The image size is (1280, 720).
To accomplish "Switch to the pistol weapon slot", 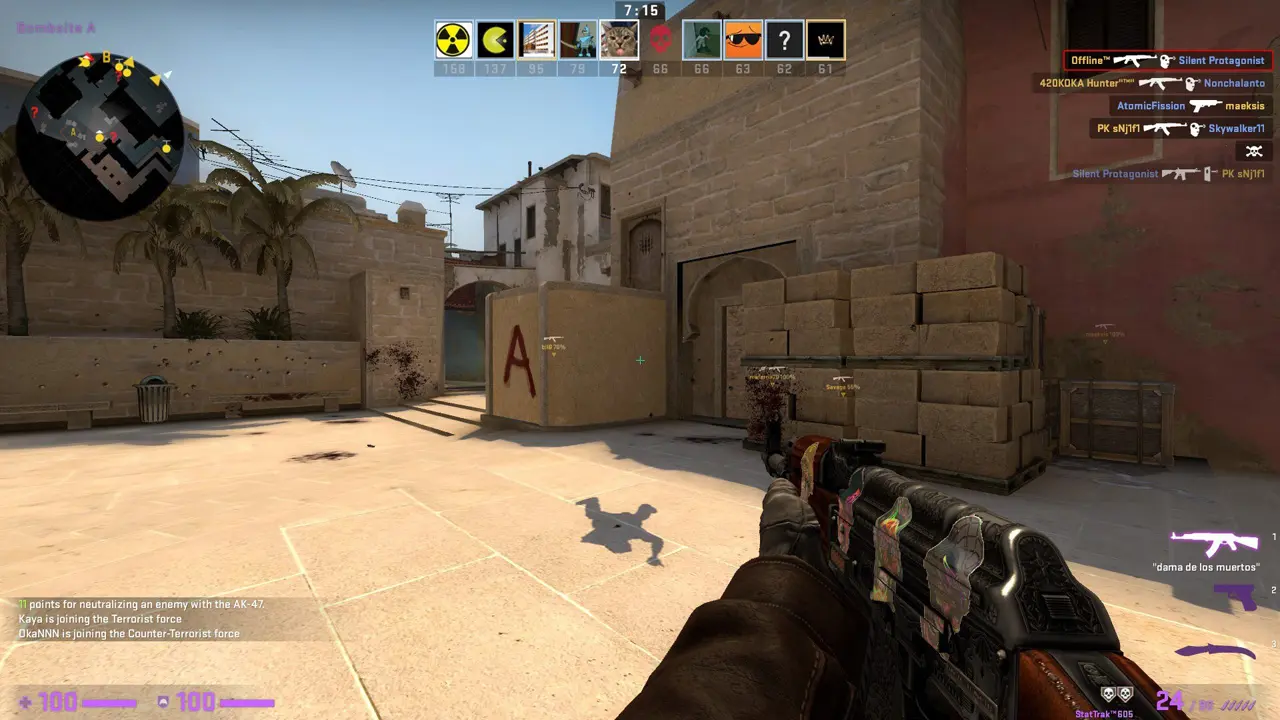I will 1235,597.
